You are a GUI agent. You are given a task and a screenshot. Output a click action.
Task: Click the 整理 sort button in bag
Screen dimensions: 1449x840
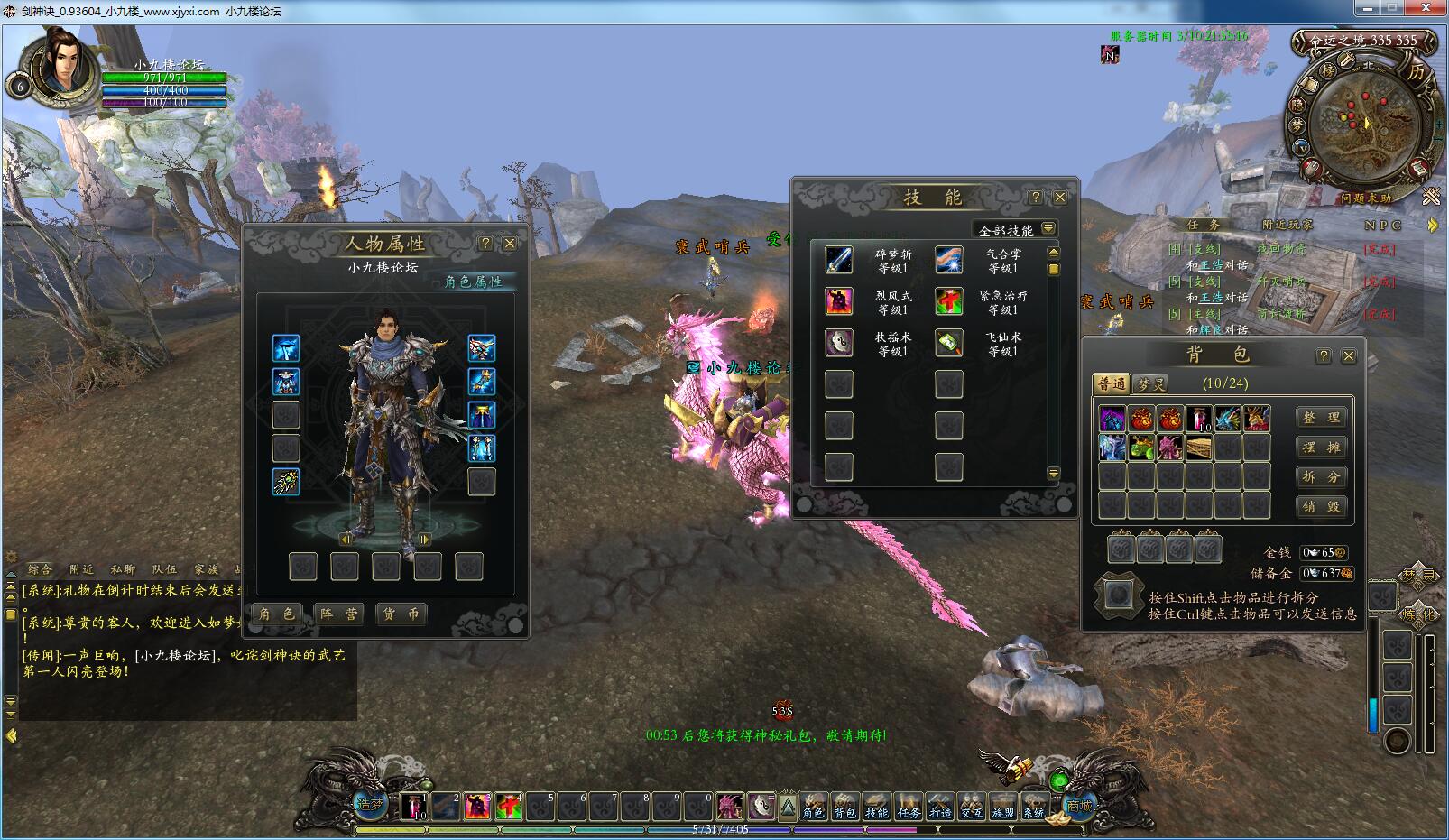point(1321,418)
